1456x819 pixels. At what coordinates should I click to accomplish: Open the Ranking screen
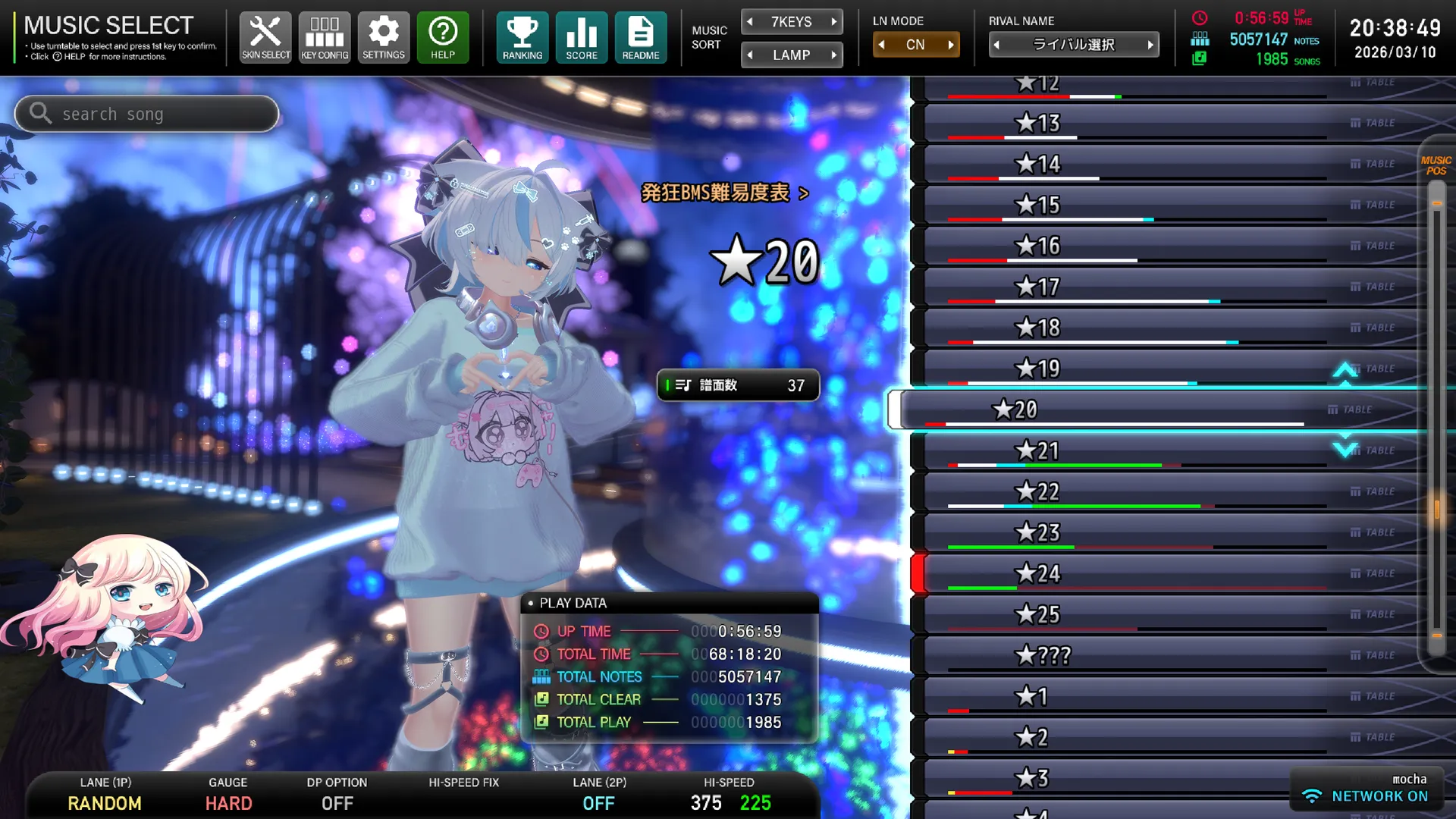tap(522, 36)
